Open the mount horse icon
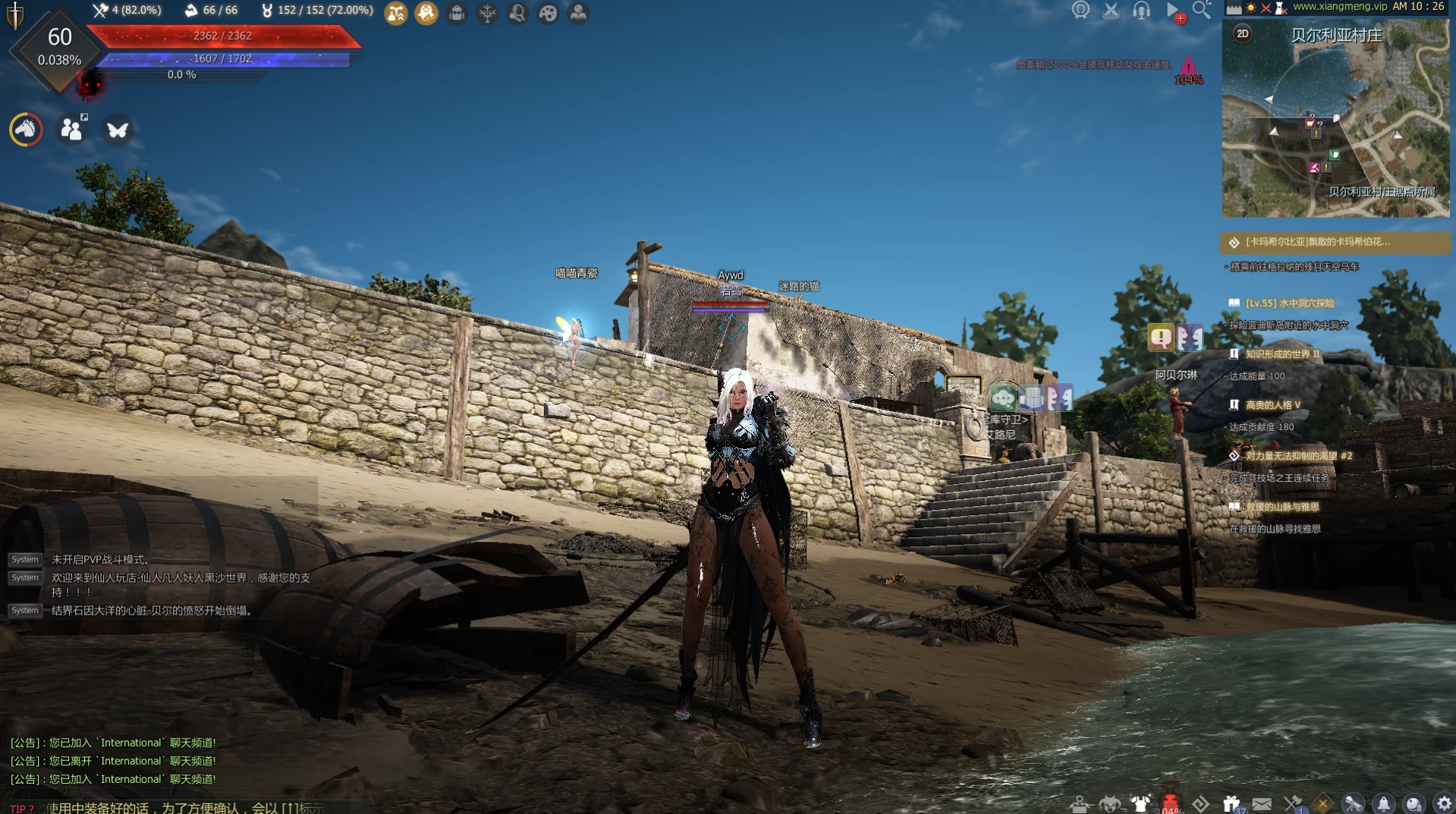 coord(26,130)
